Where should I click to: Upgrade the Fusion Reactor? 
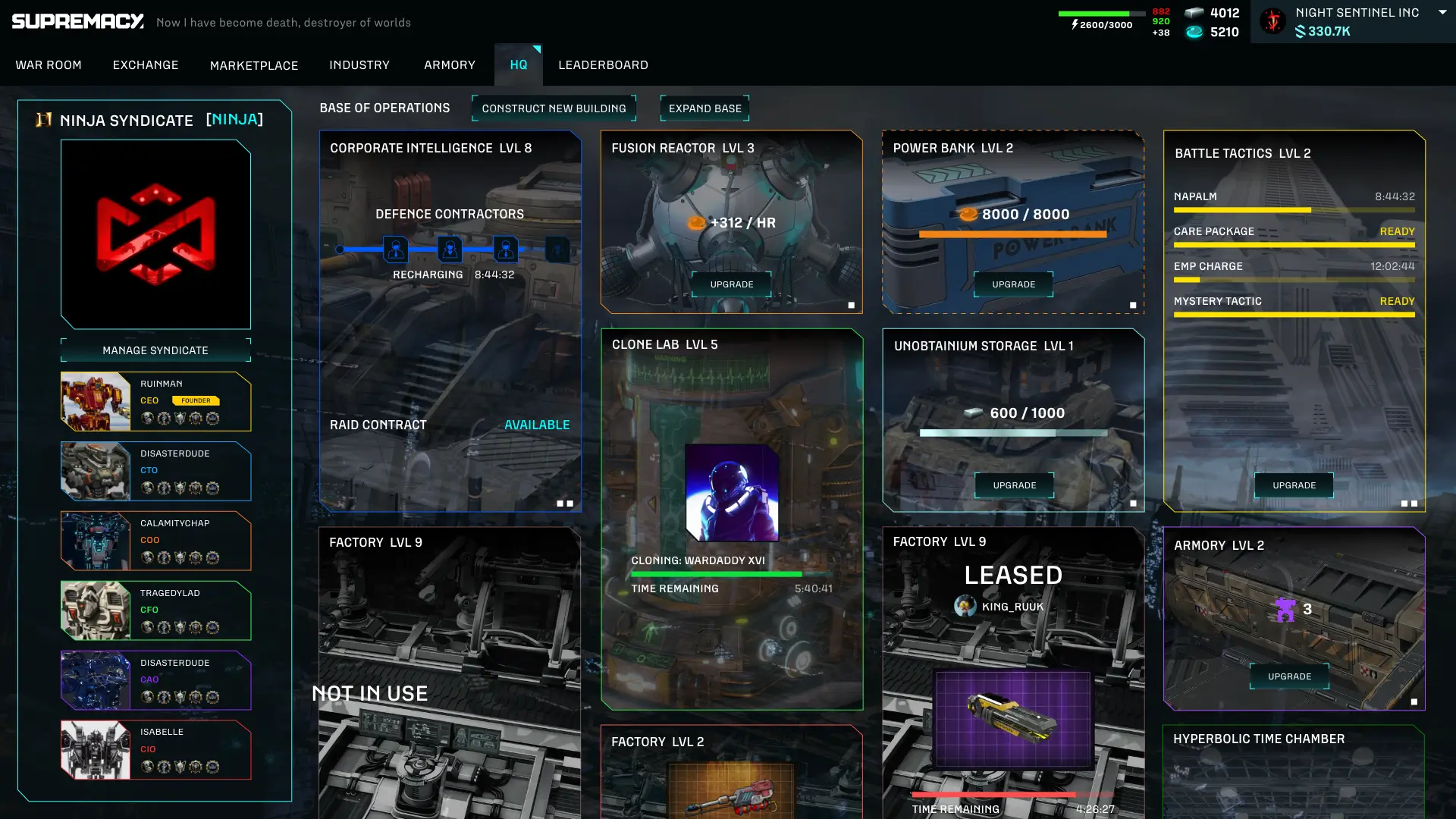click(732, 284)
